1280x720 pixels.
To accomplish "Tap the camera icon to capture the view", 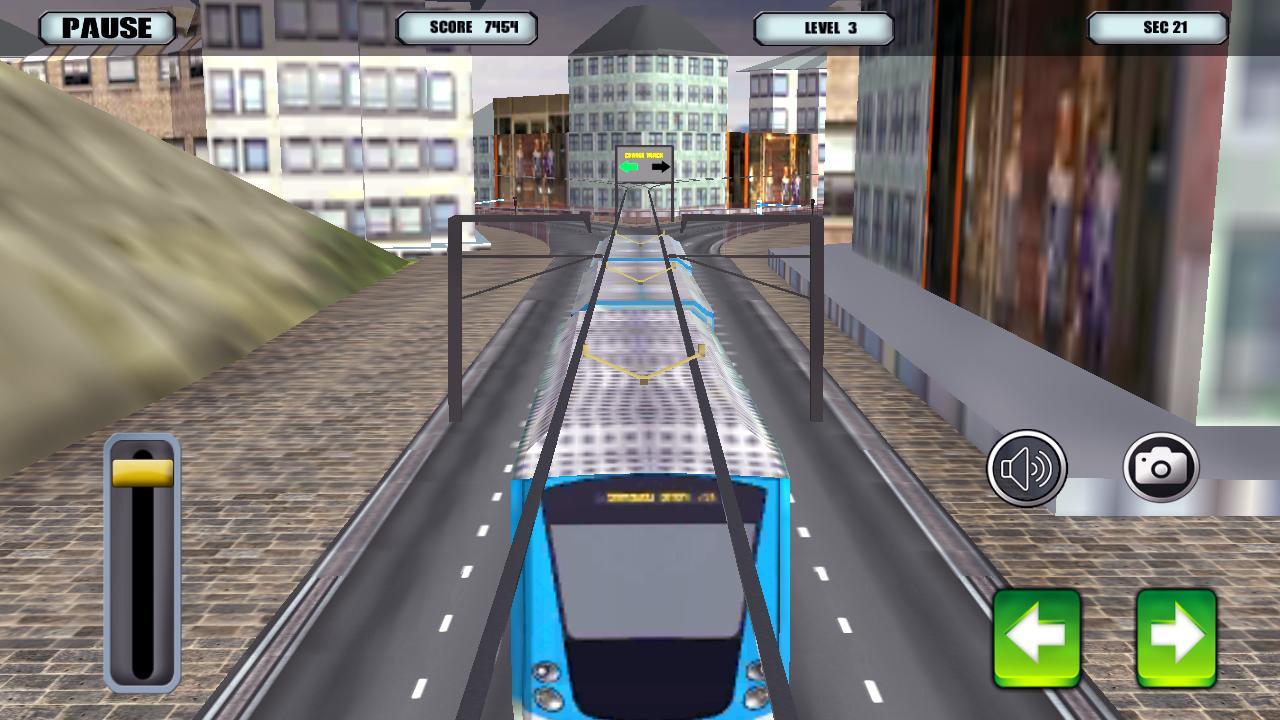I will [x=1159, y=466].
